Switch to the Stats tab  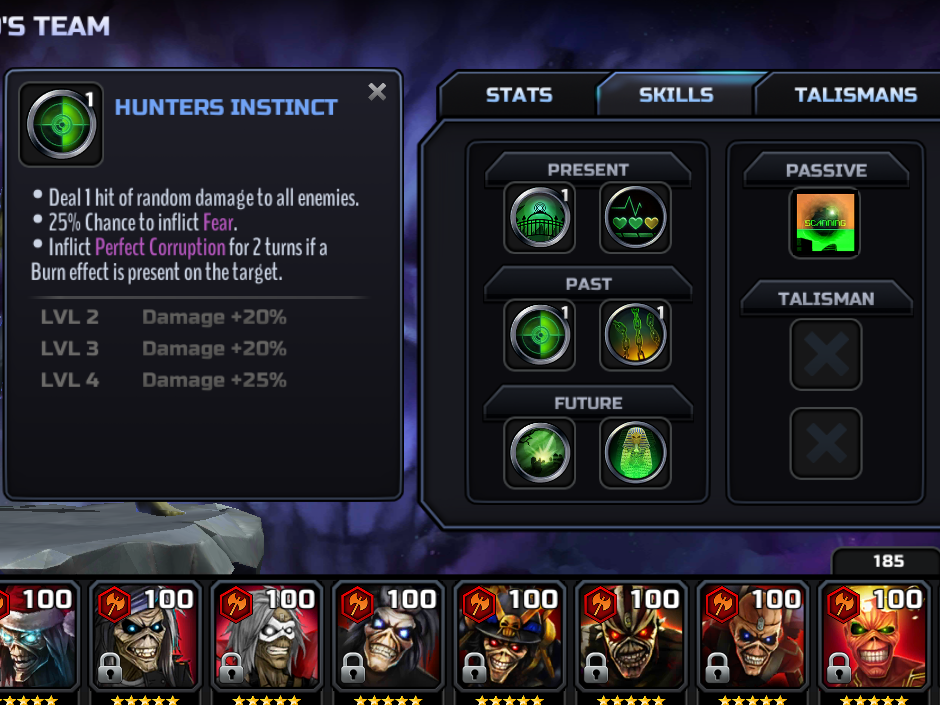click(518, 95)
